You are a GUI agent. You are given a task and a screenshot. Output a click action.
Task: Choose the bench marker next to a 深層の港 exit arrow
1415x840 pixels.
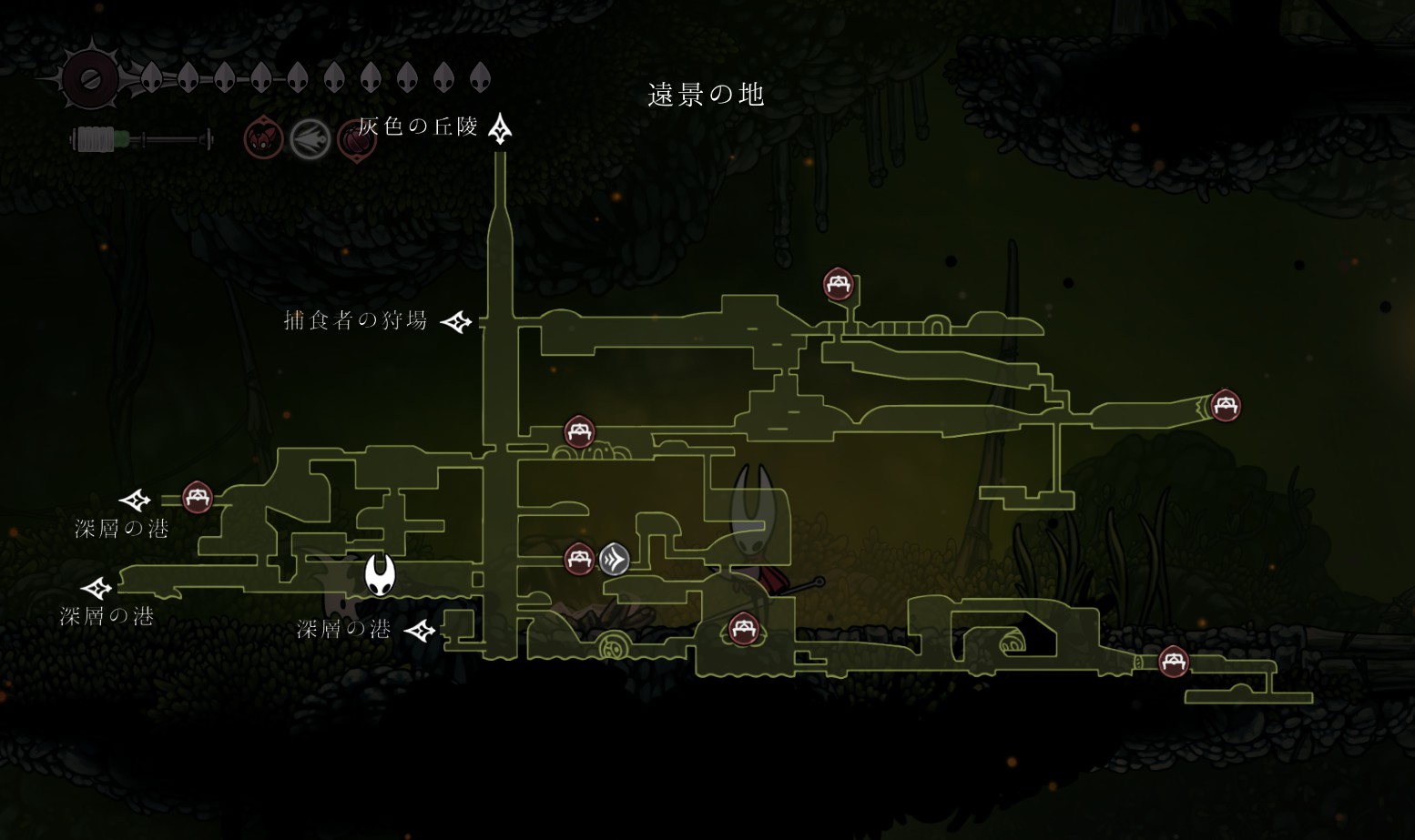click(x=197, y=497)
